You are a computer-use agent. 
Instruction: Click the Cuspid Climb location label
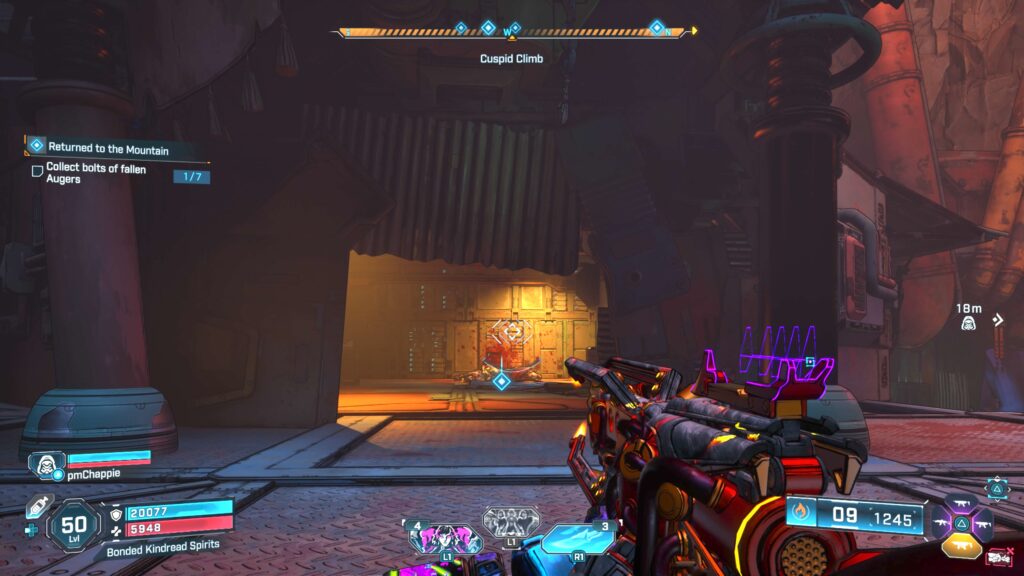511,59
